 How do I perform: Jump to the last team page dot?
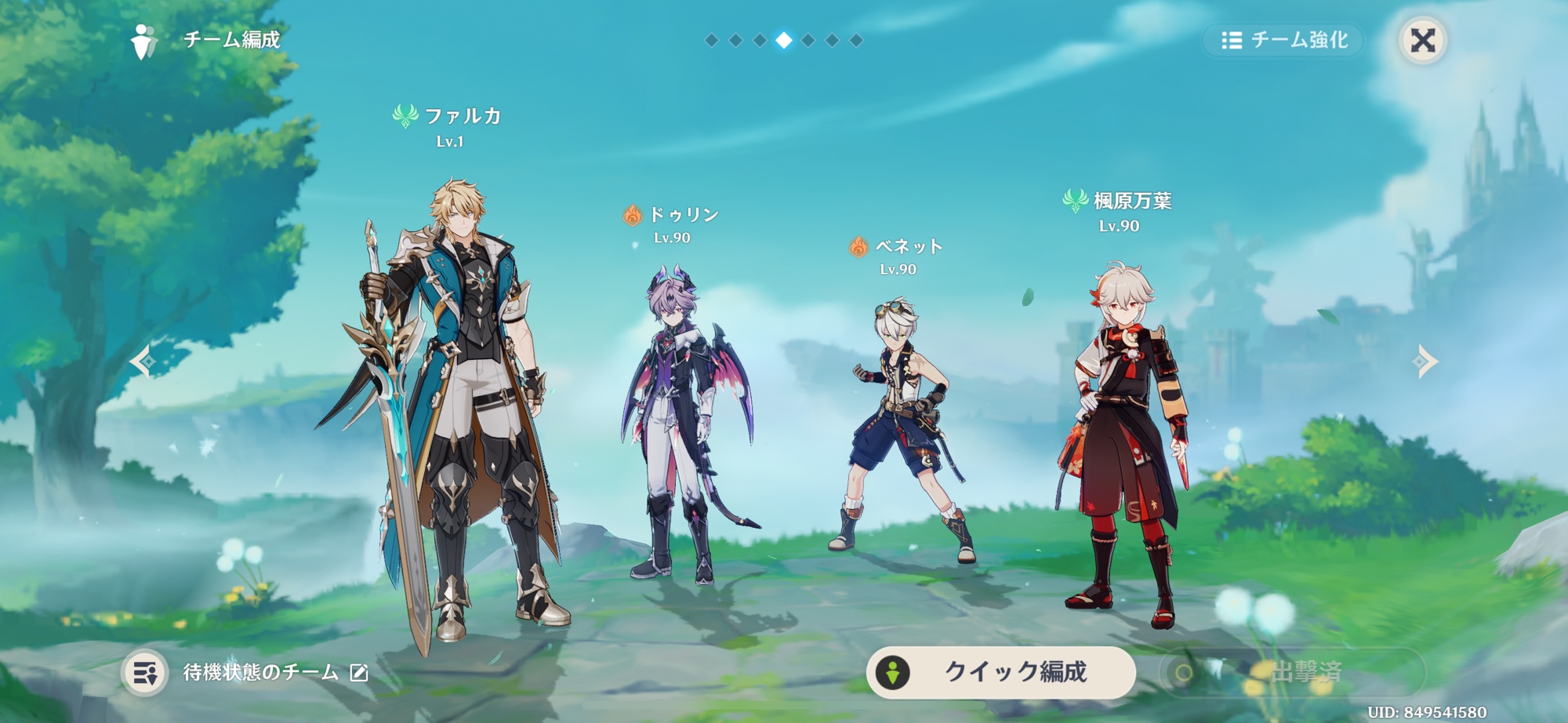pyautogui.click(x=856, y=40)
